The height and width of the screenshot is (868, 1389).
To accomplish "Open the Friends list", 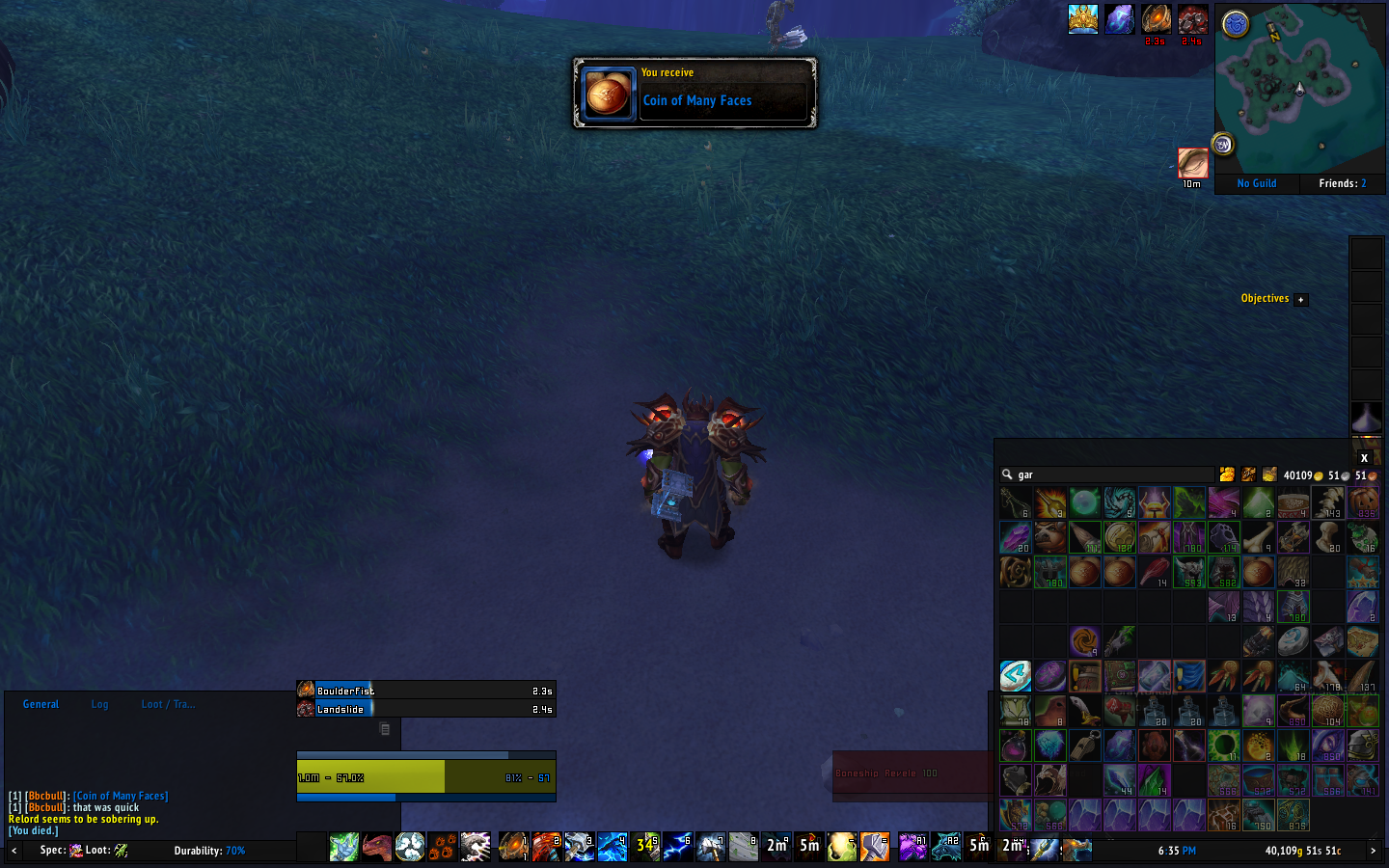I will point(1342,183).
